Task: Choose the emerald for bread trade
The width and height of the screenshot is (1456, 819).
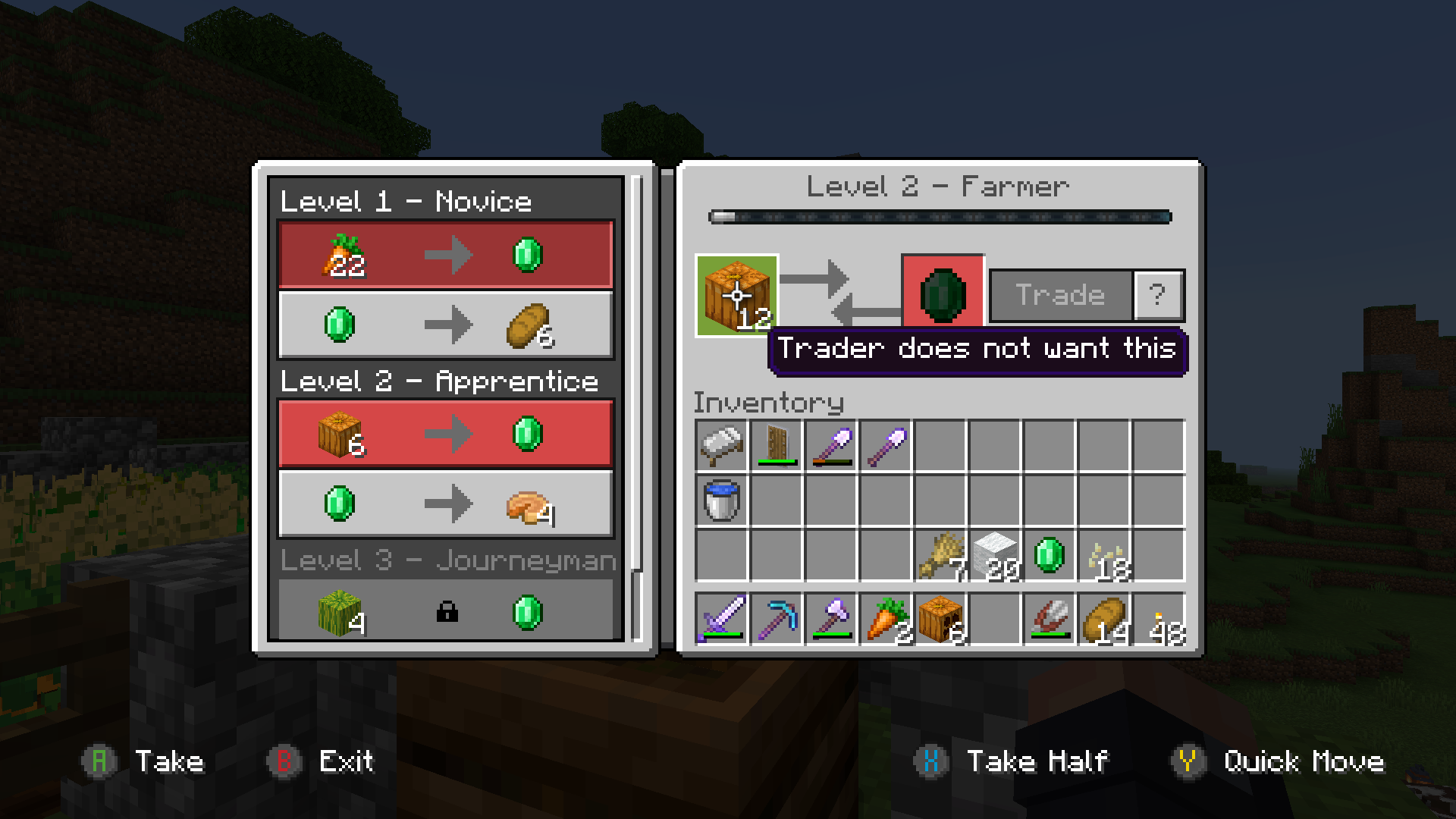Action: pyautogui.click(x=445, y=325)
